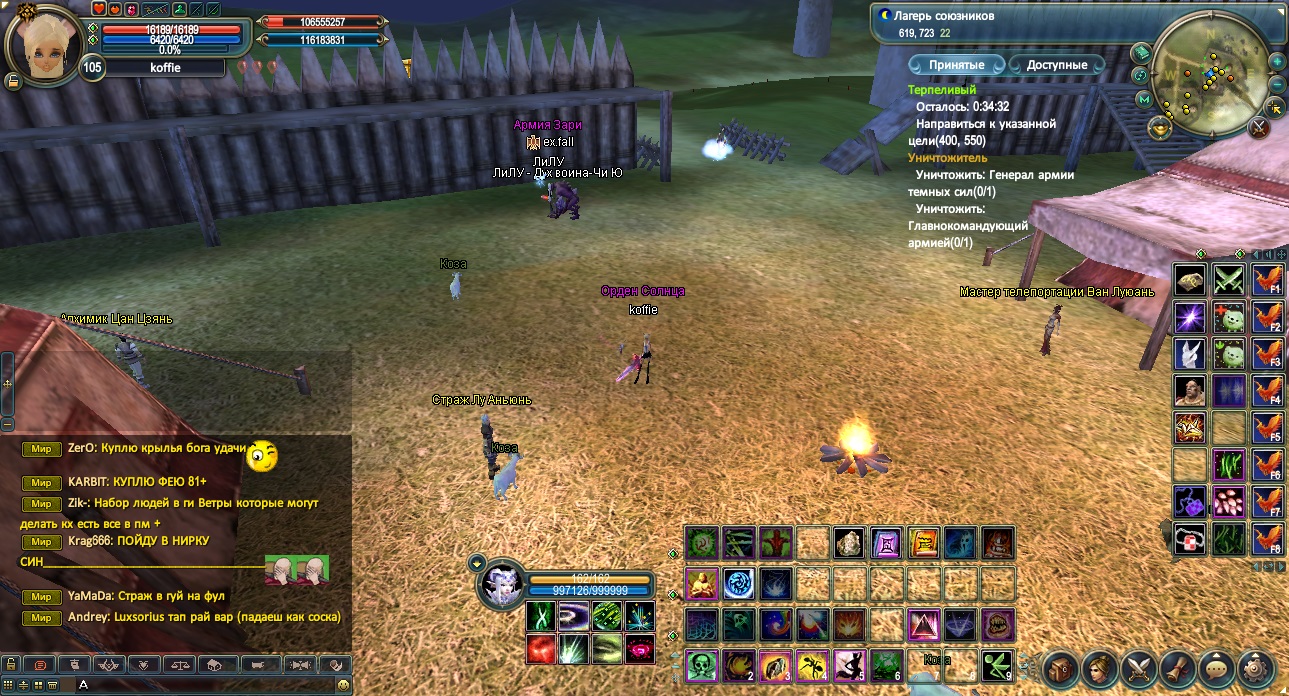The image size is (1289, 696).
Task: Activate the green dragonfly skill in slot 9
Action: pyautogui.click(x=997, y=665)
